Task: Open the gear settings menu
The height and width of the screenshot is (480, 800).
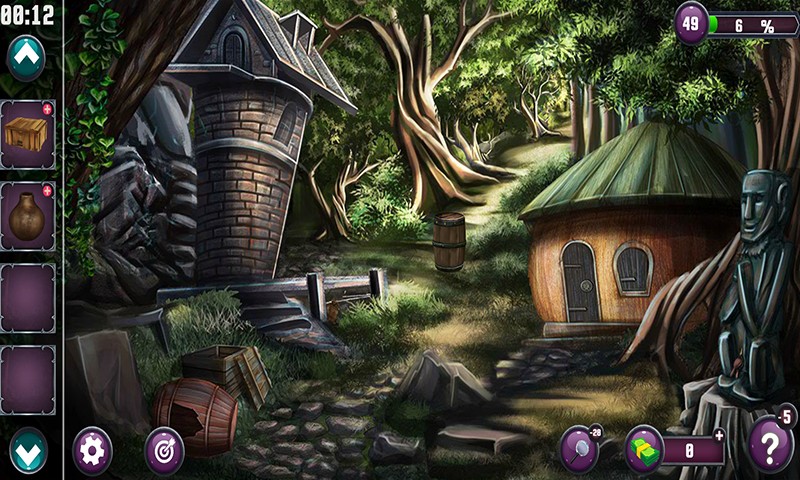Action: point(93,451)
